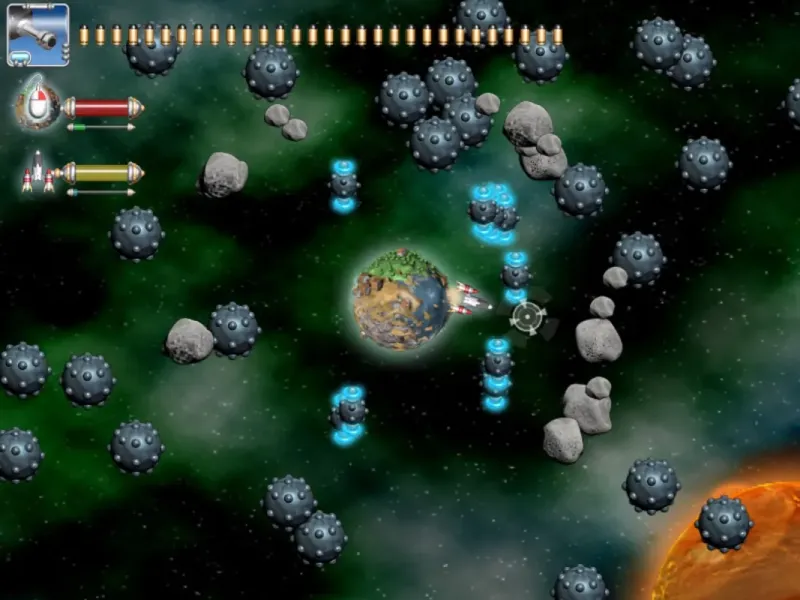Select the cannon weapon icon

coord(38,35)
